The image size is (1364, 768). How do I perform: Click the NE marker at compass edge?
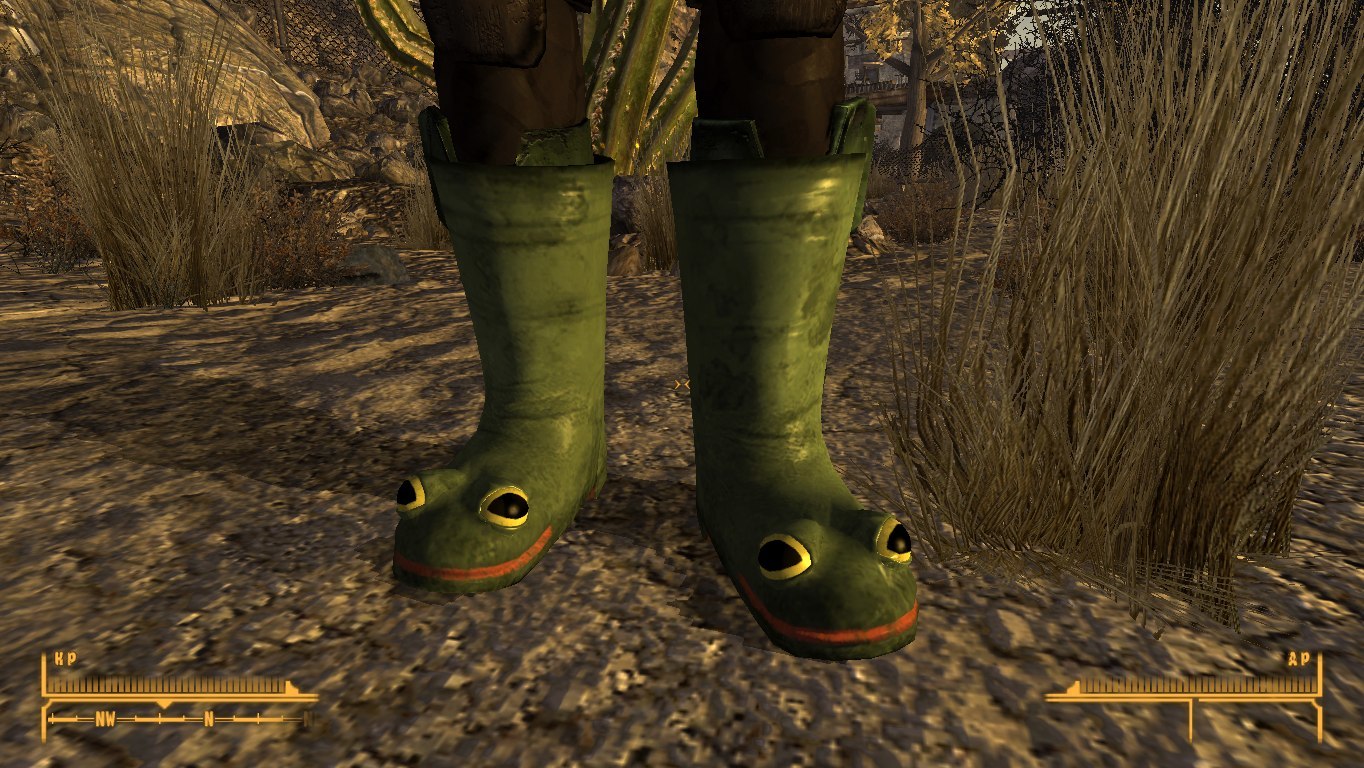(306, 717)
